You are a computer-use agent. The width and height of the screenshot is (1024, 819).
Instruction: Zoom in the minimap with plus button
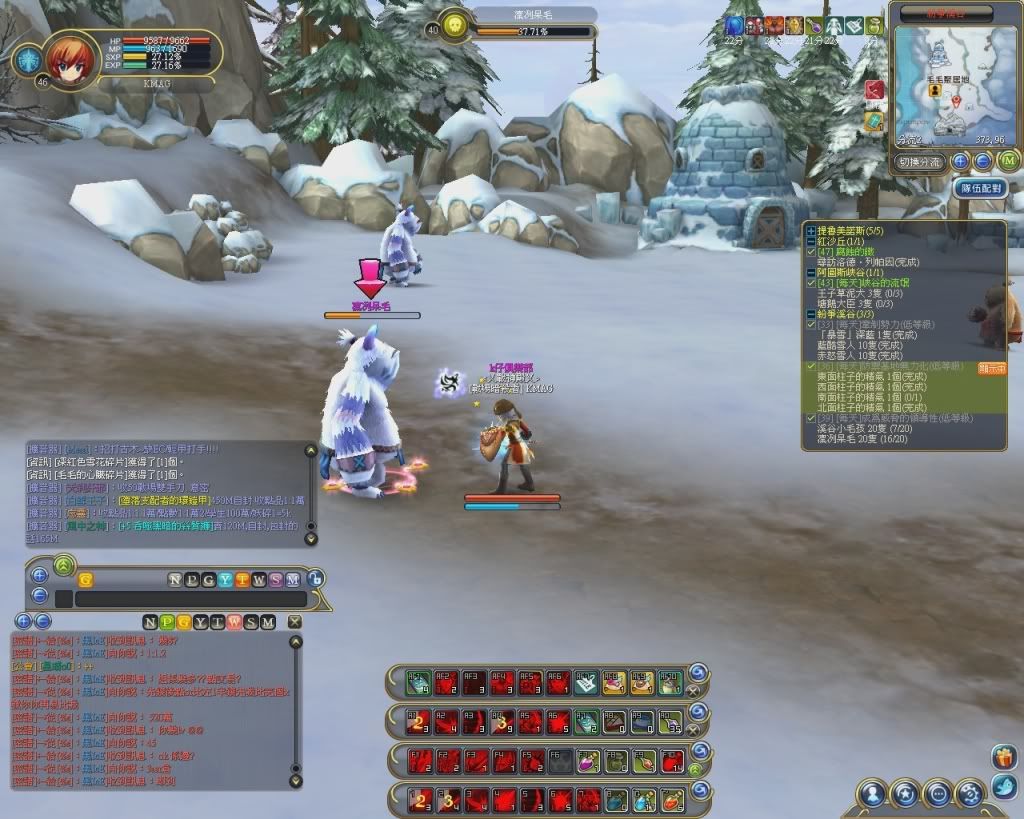pos(960,161)
